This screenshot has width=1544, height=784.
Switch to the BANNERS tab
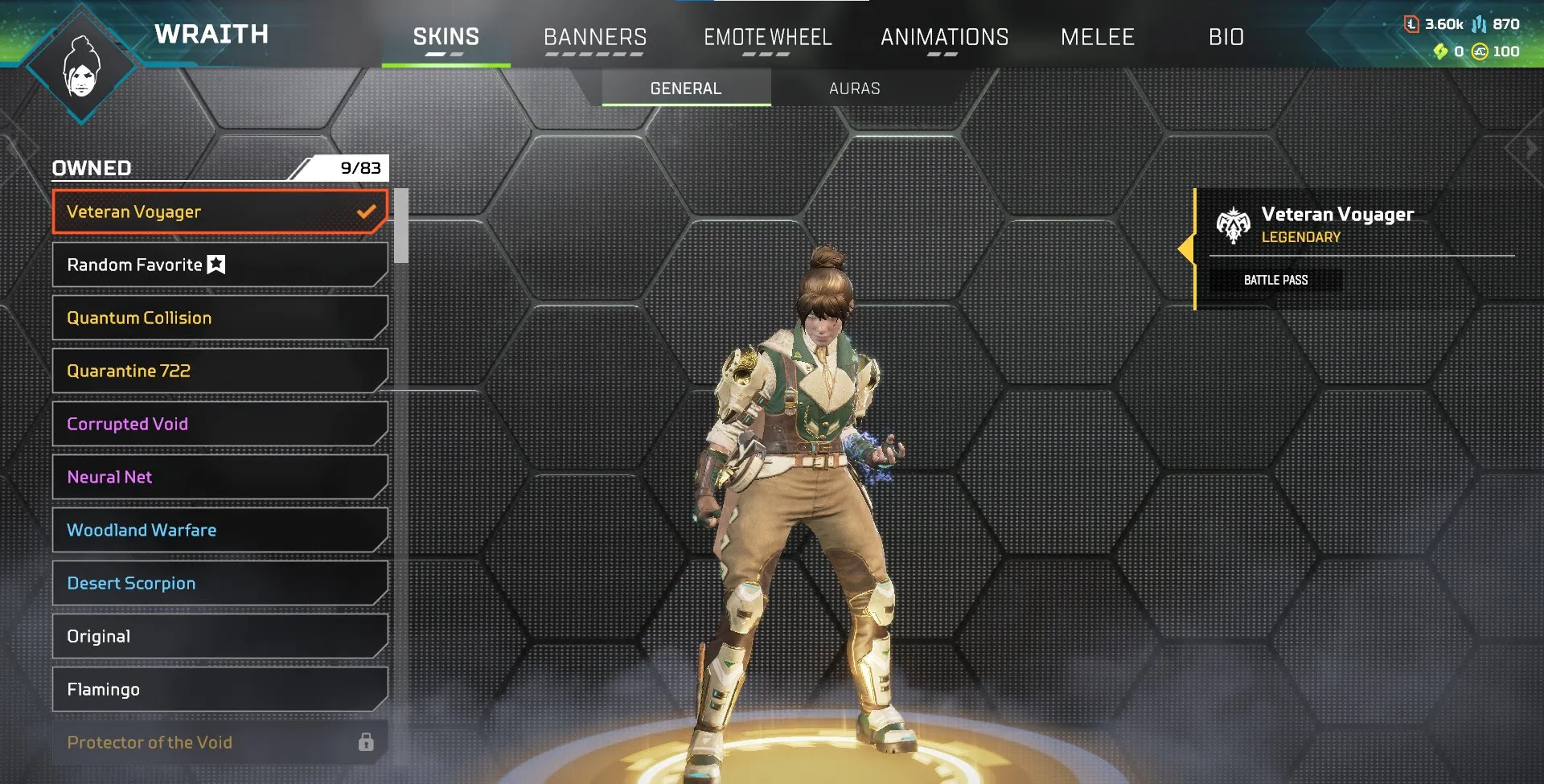click(595, 36)
